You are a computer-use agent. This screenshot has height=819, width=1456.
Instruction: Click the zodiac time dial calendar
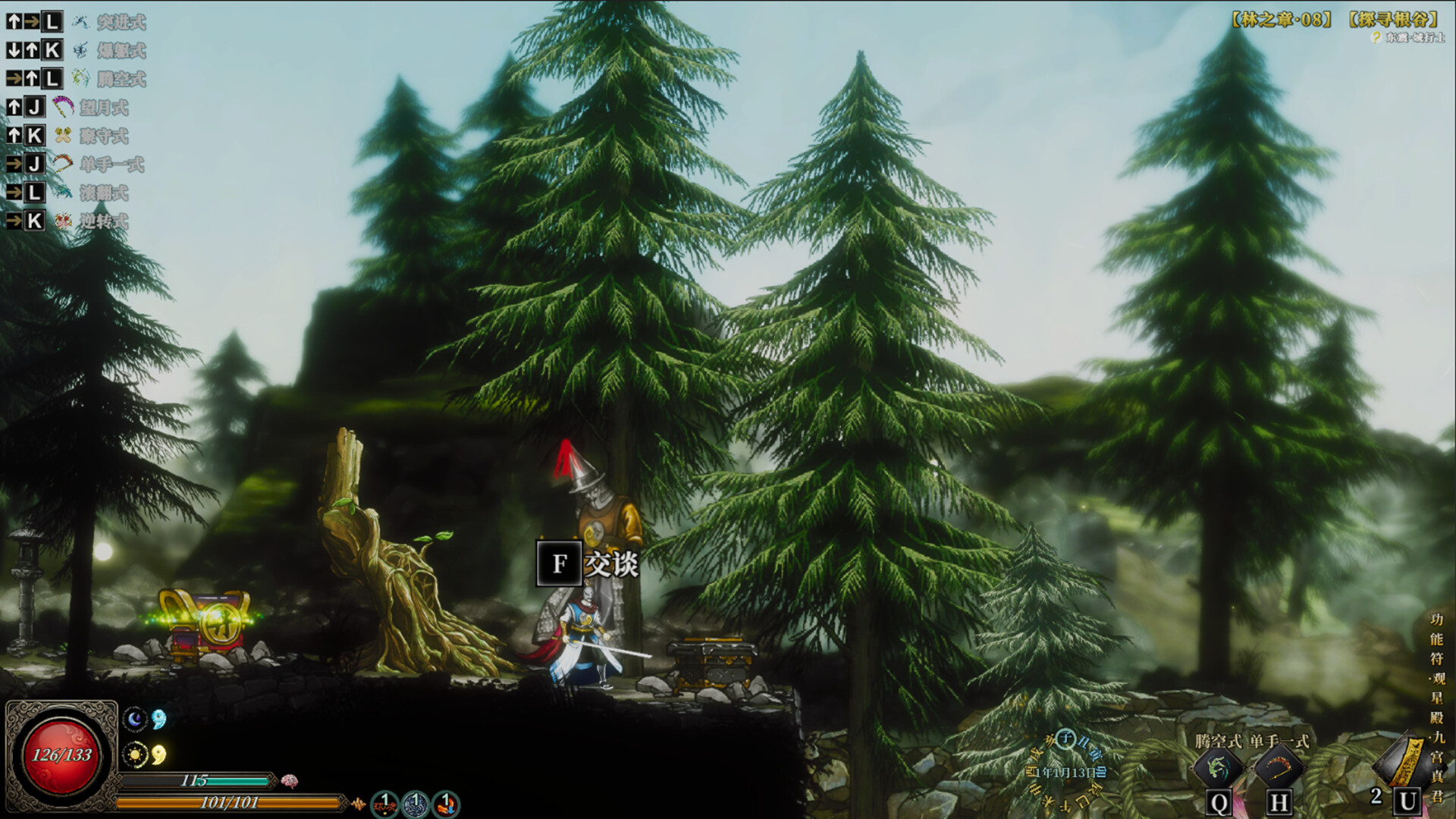click(x=1067, y=771)
